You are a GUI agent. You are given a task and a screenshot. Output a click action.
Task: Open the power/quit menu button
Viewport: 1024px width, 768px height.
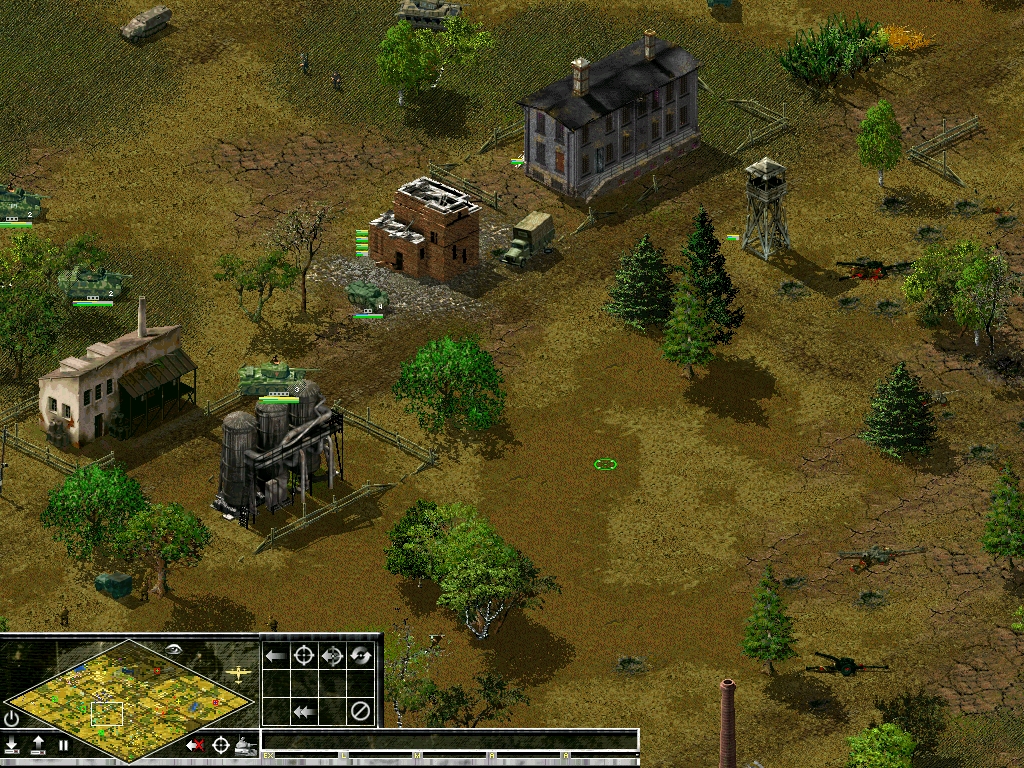[x=12, y=718]
